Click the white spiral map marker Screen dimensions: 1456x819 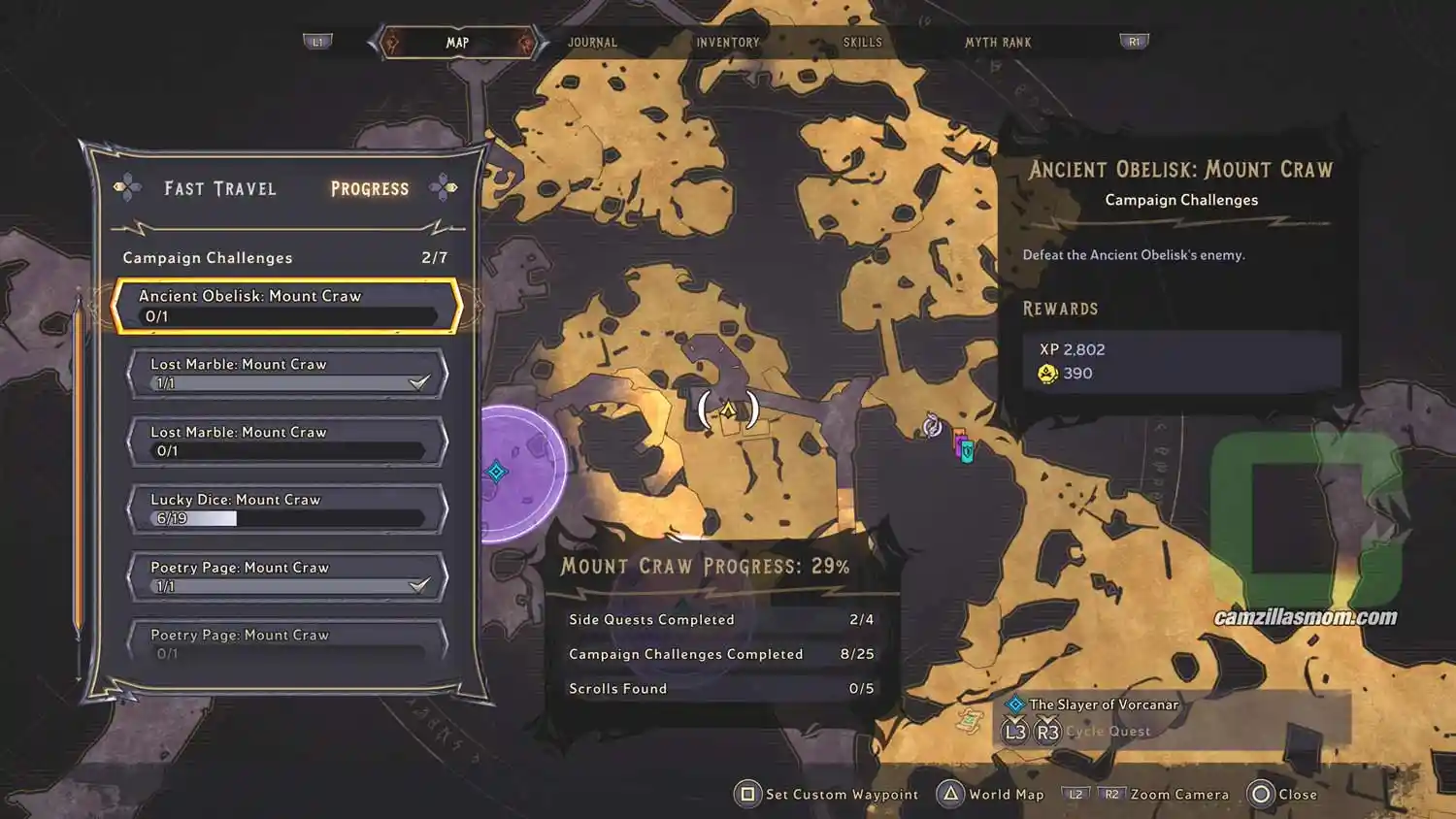[x=932, y=425]
